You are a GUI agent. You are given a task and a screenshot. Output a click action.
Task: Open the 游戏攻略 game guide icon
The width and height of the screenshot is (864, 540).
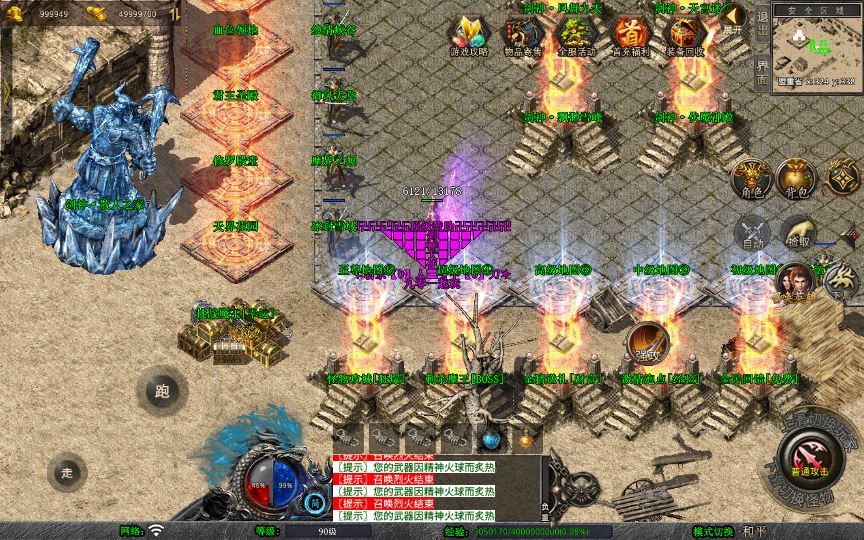pos(467,36)
